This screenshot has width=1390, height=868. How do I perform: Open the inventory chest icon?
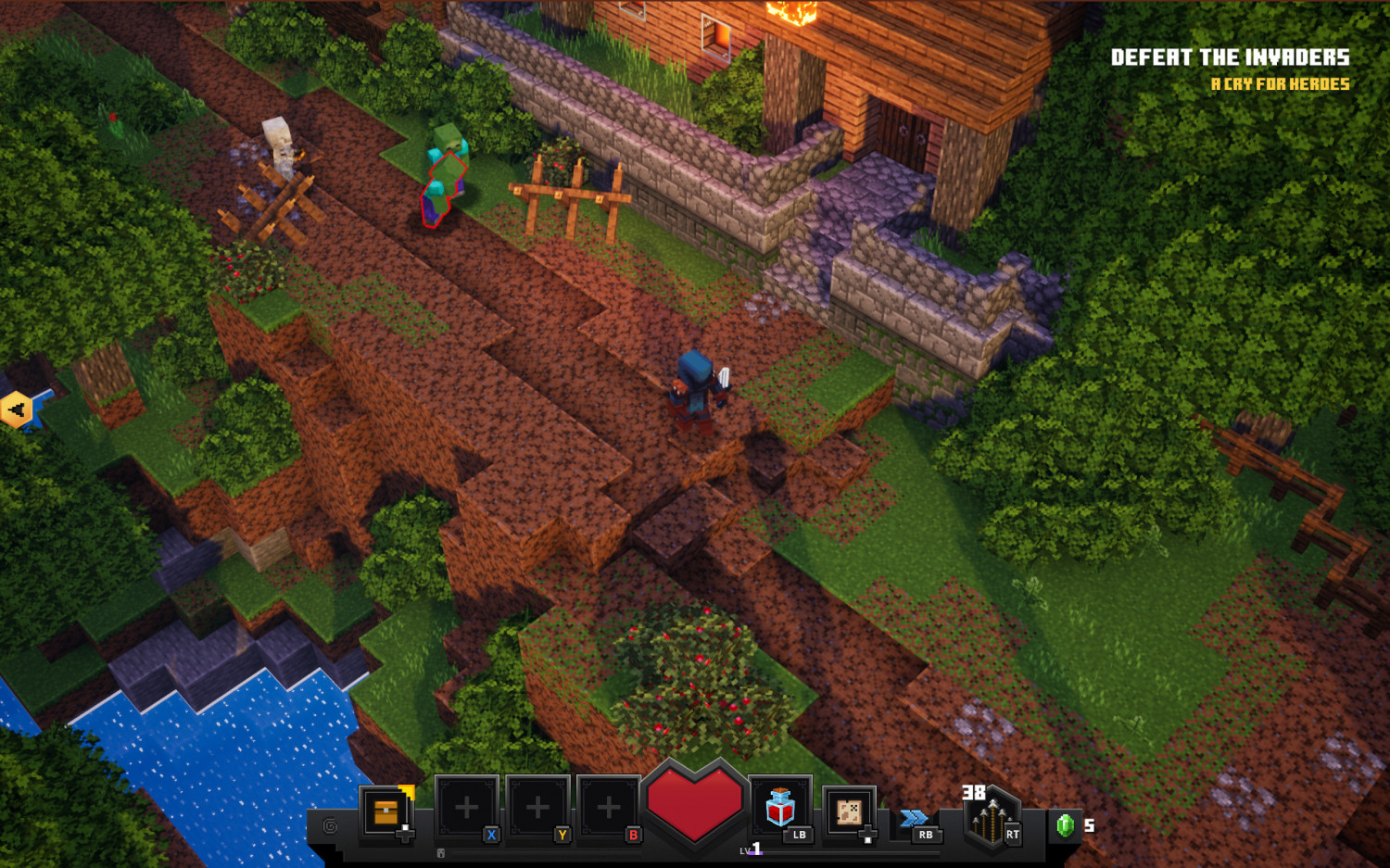point(385,811)
